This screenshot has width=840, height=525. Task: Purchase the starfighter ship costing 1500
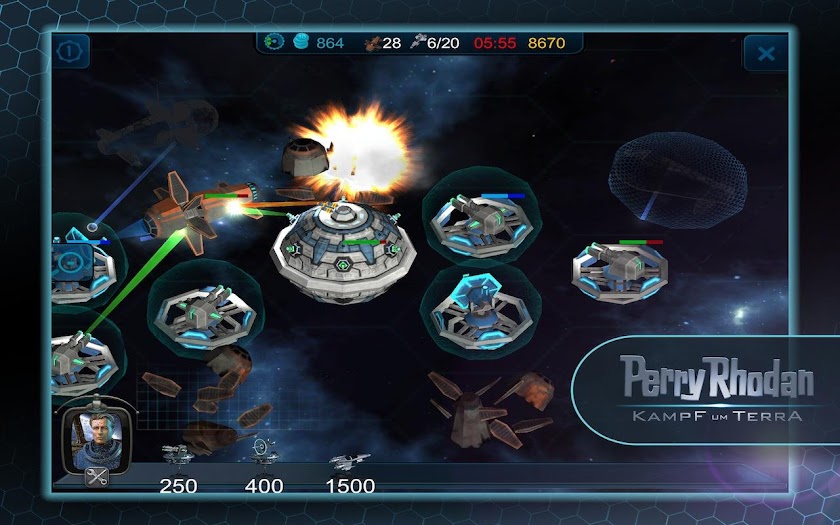(350, 461)
